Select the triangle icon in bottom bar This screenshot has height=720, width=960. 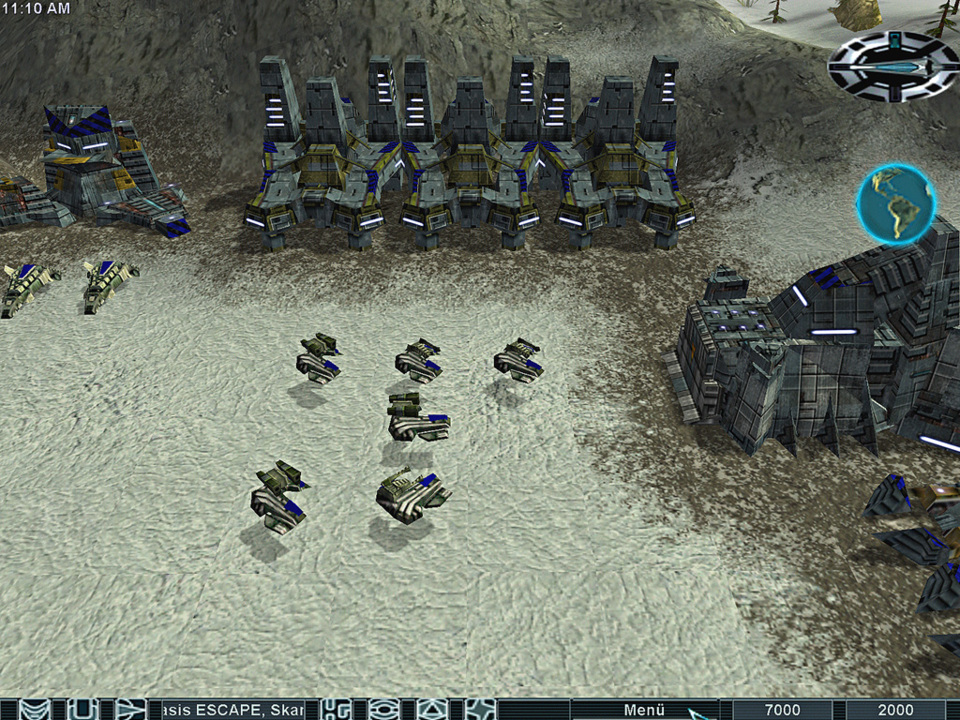pos(431,709)
